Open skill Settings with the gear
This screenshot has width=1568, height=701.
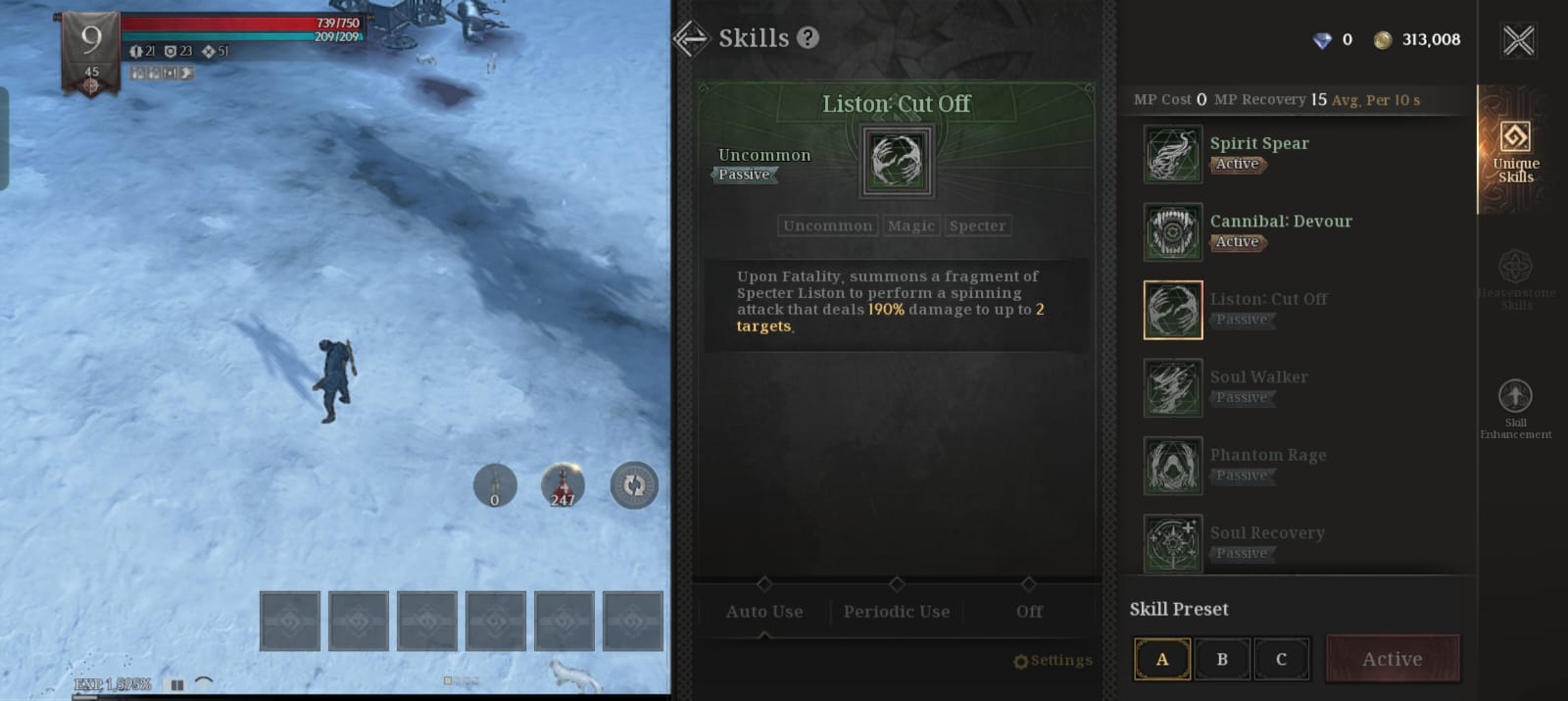coord(1053,661)
